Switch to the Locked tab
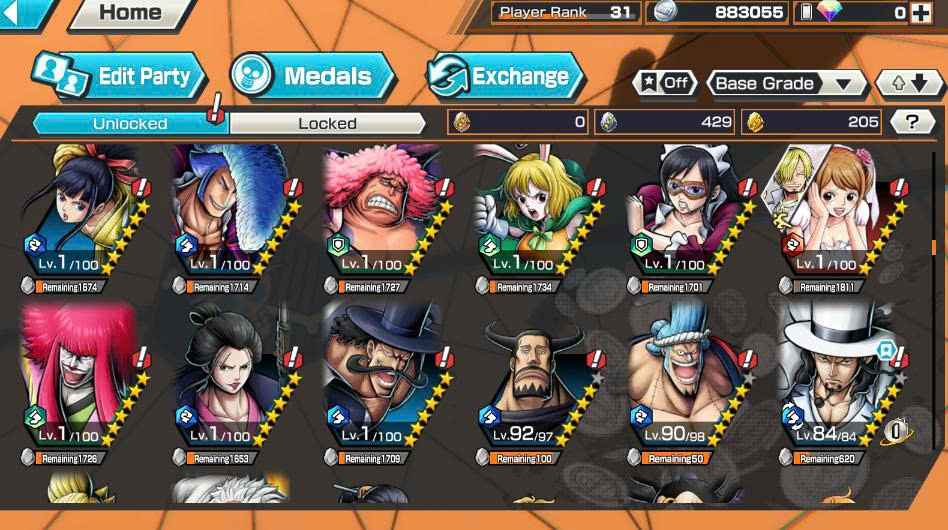The height and width of the screenshot is (530, 948). (327, 123)
